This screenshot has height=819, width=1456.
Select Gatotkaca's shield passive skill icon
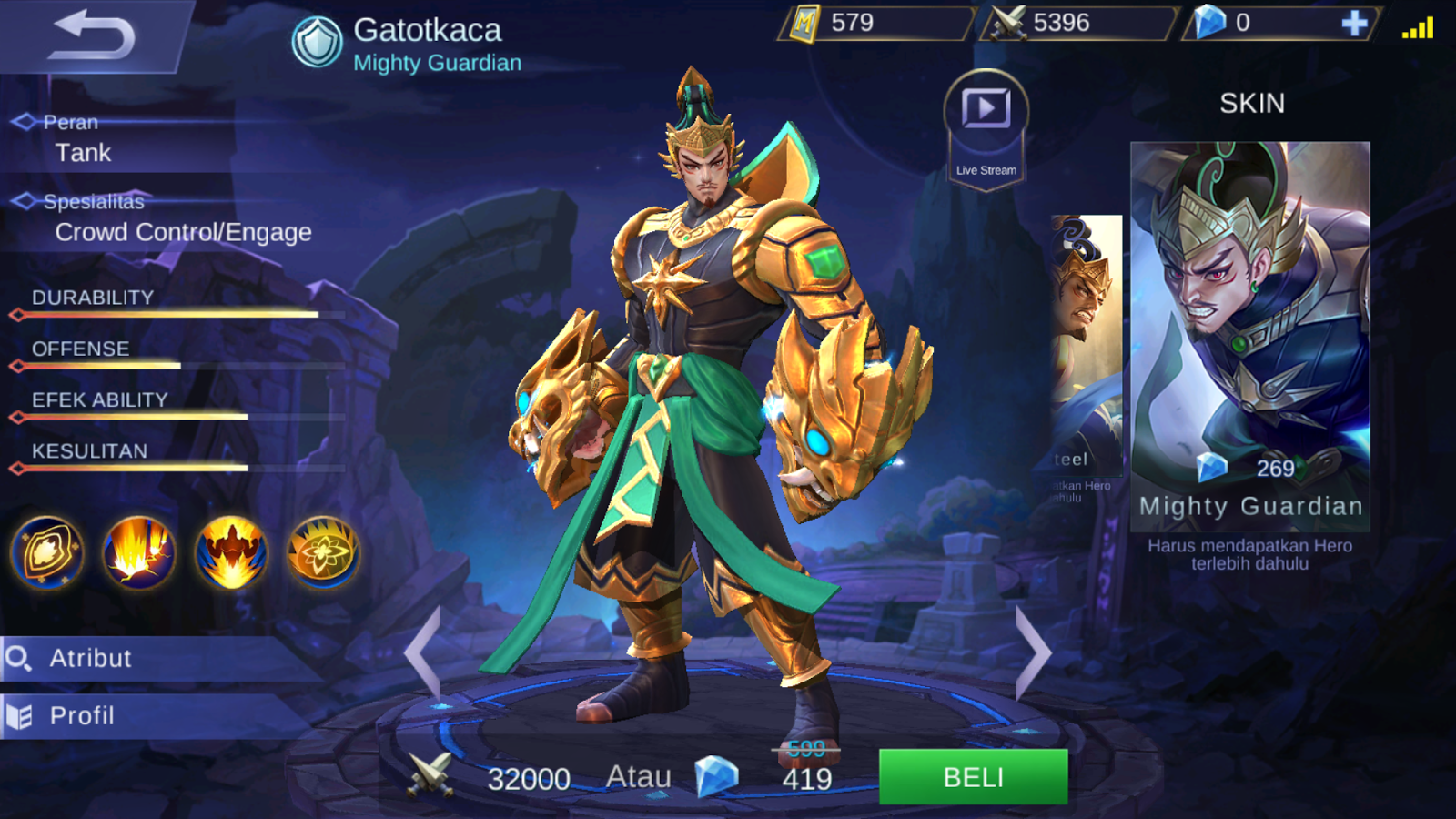(x=47, y=555)
